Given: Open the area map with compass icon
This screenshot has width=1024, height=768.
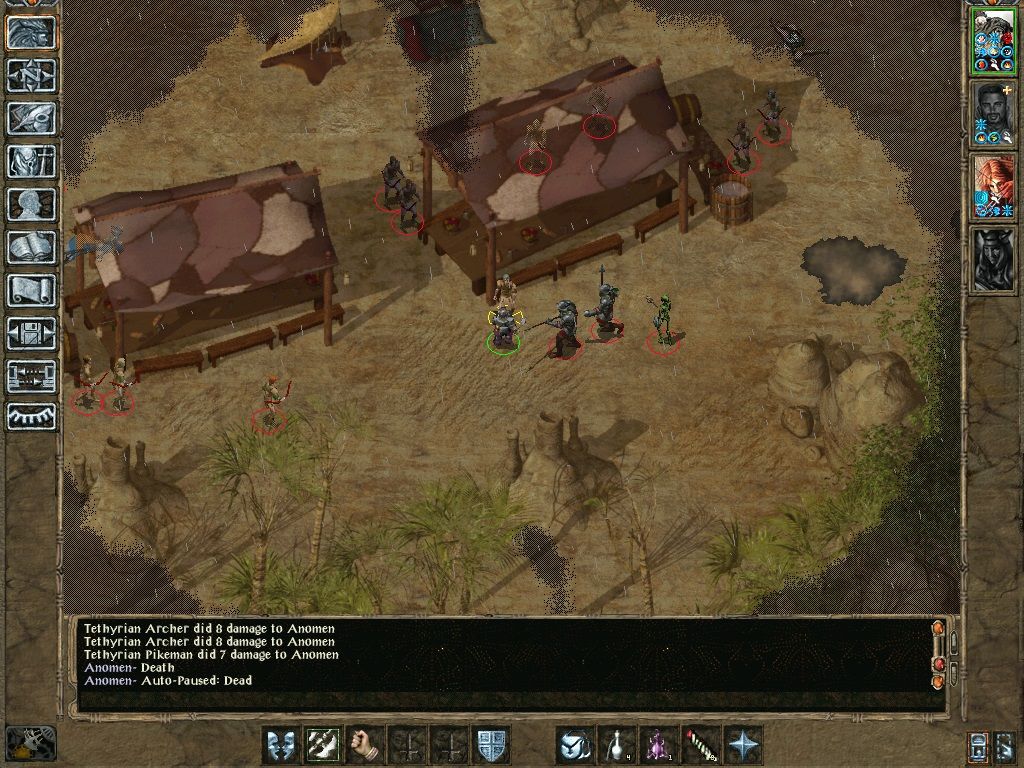Looking at the screenshot, I should coord(31,75).
